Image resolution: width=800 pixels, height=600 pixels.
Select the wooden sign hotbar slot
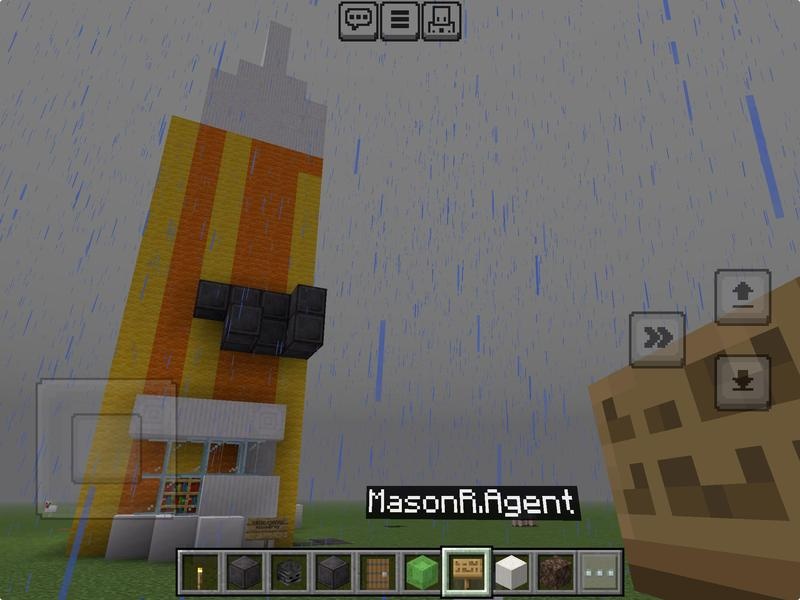click(466, 572)
